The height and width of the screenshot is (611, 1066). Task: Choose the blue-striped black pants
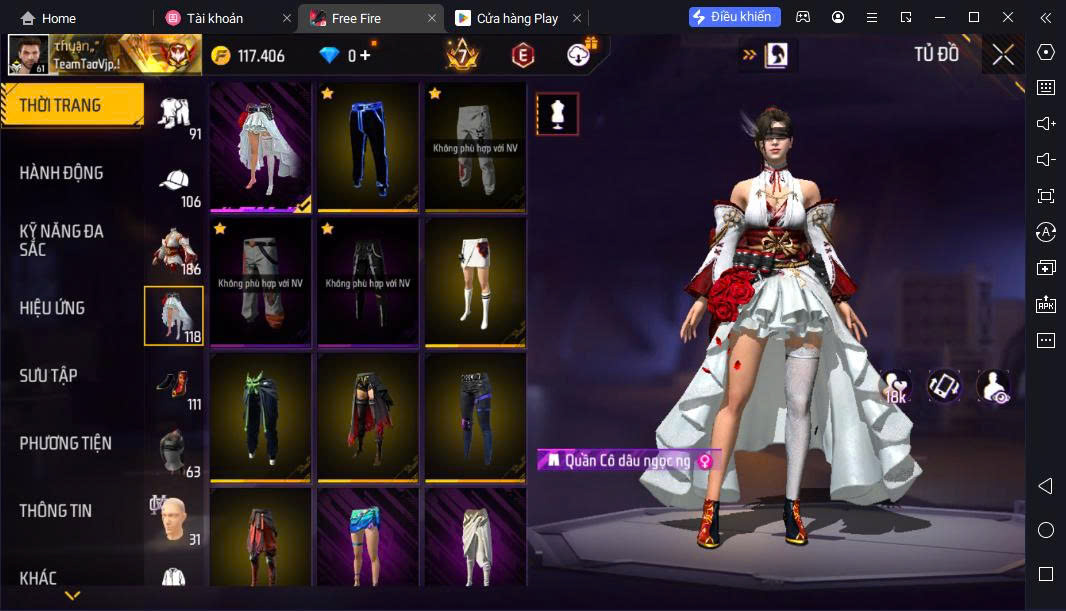click(x=368, y=146)
